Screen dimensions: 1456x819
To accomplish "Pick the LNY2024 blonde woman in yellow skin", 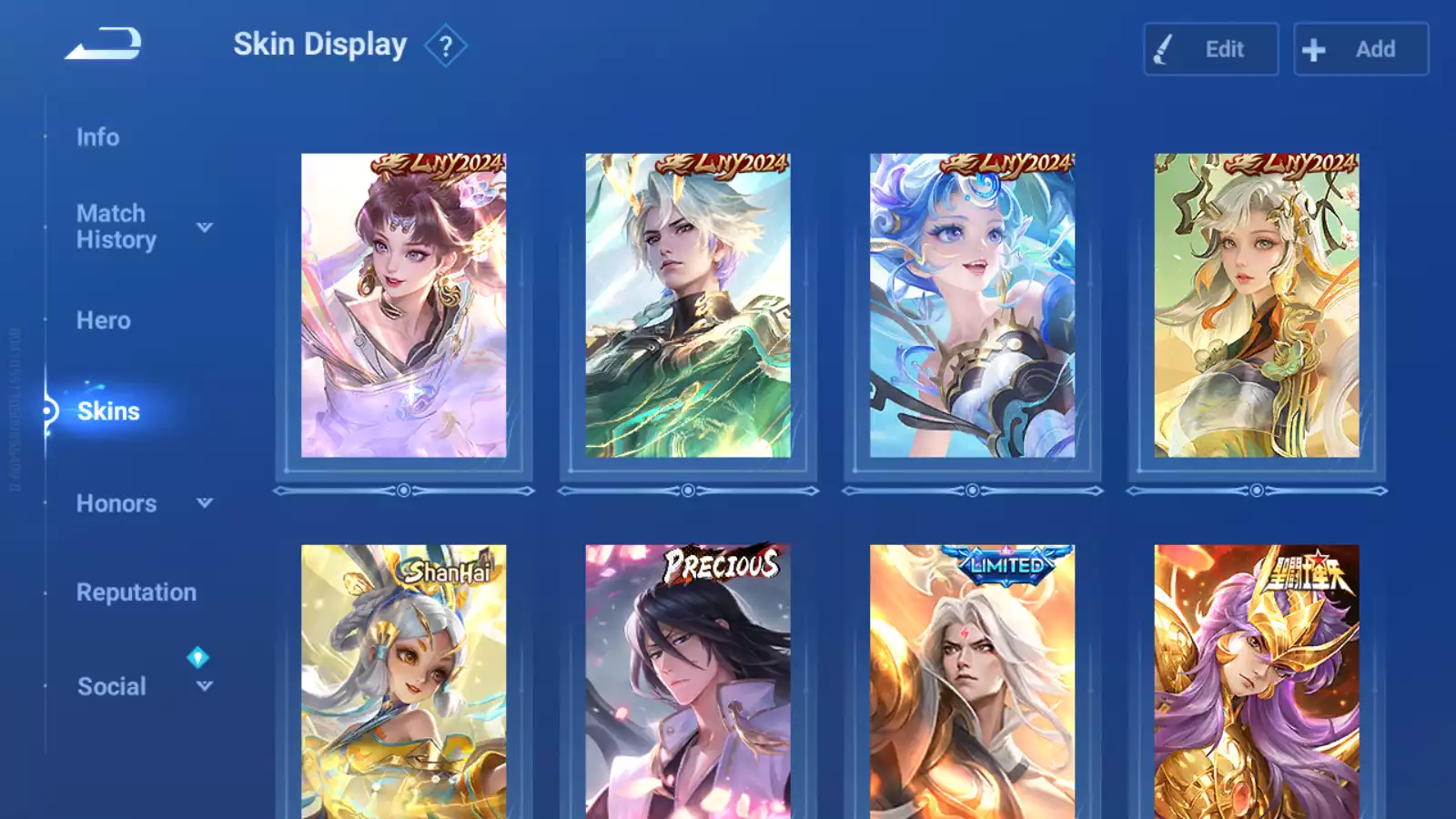I will [1257, 306].
